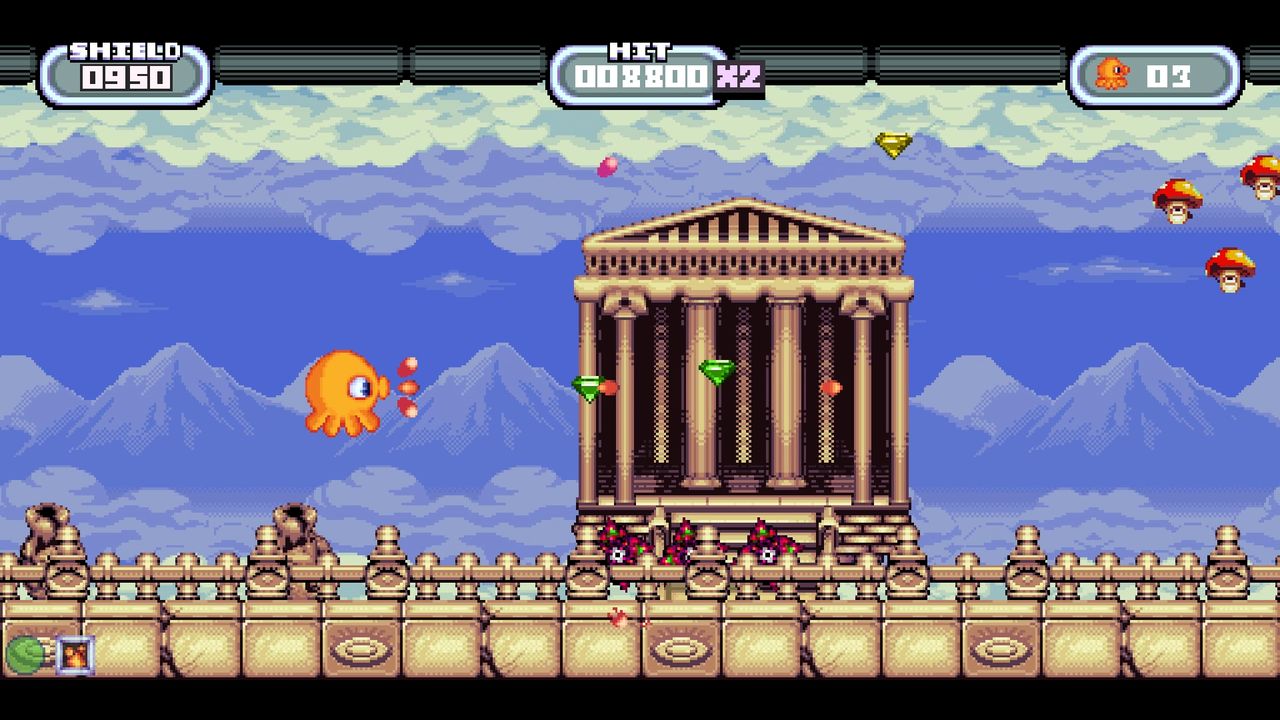Screen dimensions: 1280x720
Task: Click the lowest red mushroom enemy on the right edge
Action: click(x=1231, y=271)
